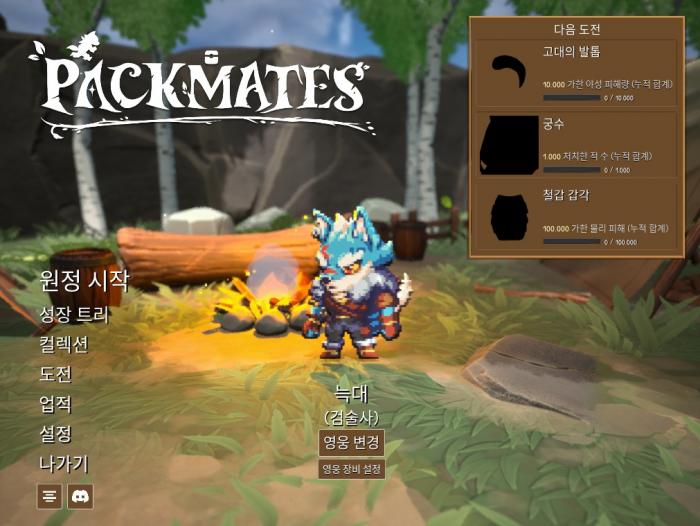Show the 업적 achievements screen

click(55, 404)
